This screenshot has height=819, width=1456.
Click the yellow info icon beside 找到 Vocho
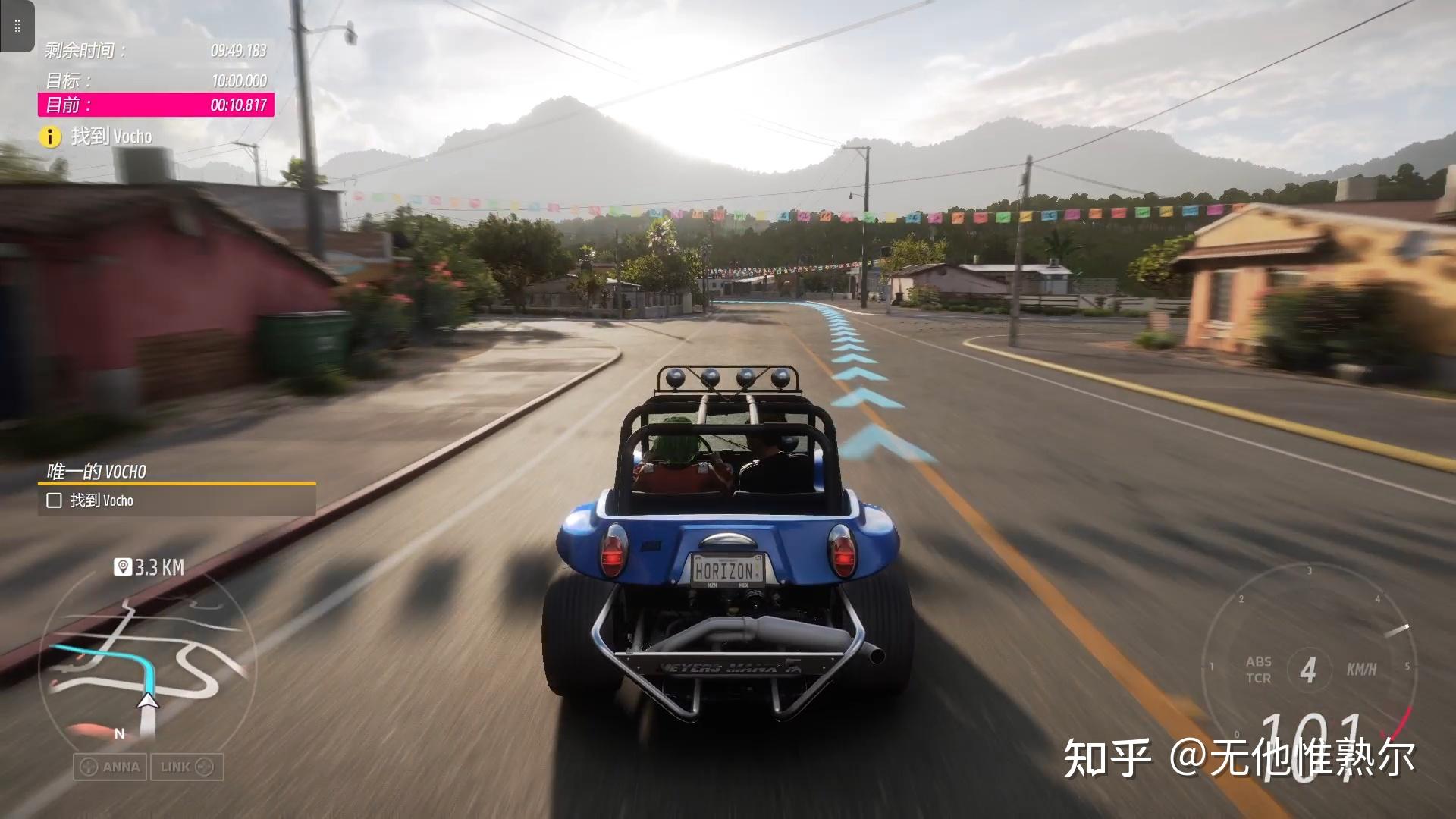pos(50,136)
